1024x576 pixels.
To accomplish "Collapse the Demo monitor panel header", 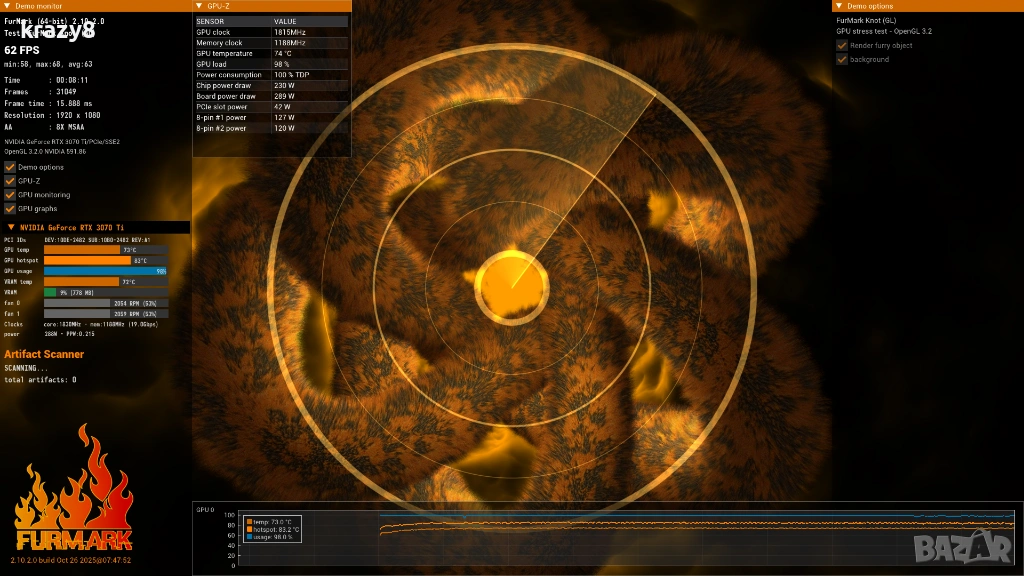I will [x=7, y=6].
